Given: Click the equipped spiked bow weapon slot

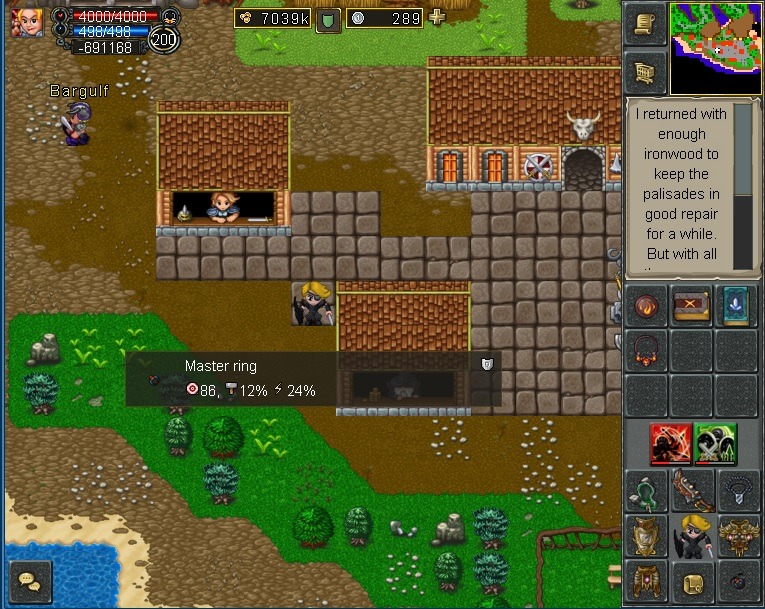Looking at the screenshot, I should pyautogui.click(x=691, y=491).
